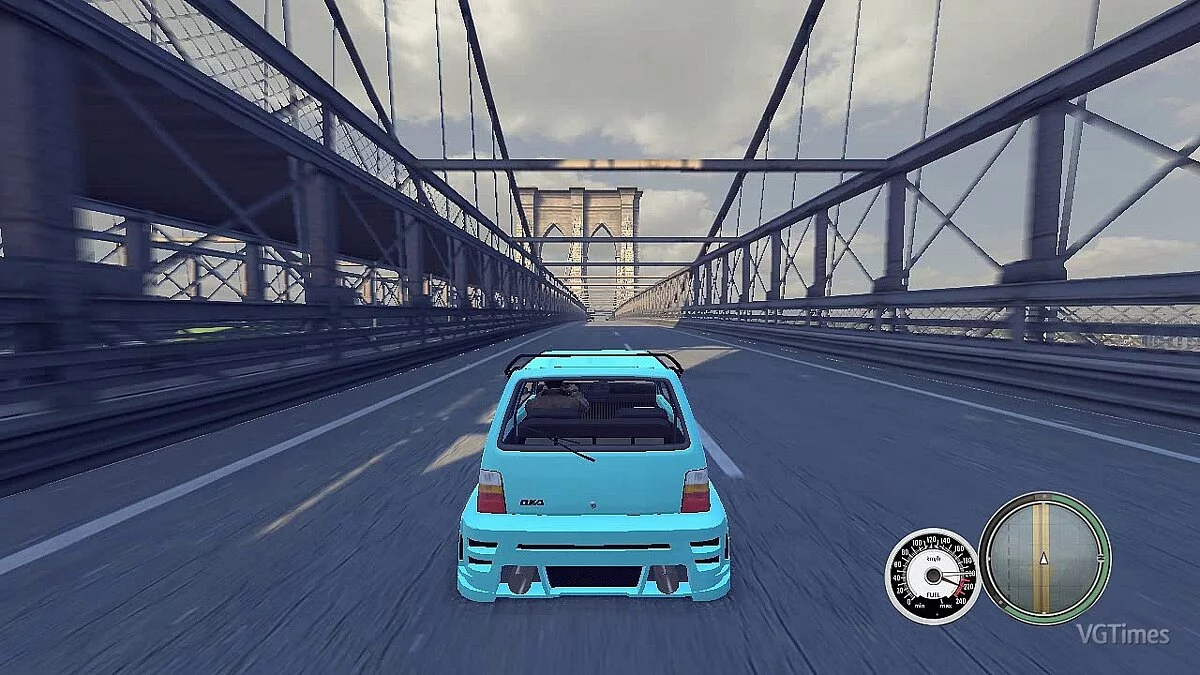1200x675 pixels.
Task: Click the circular minimap
Action: (x=1044, y=557)
